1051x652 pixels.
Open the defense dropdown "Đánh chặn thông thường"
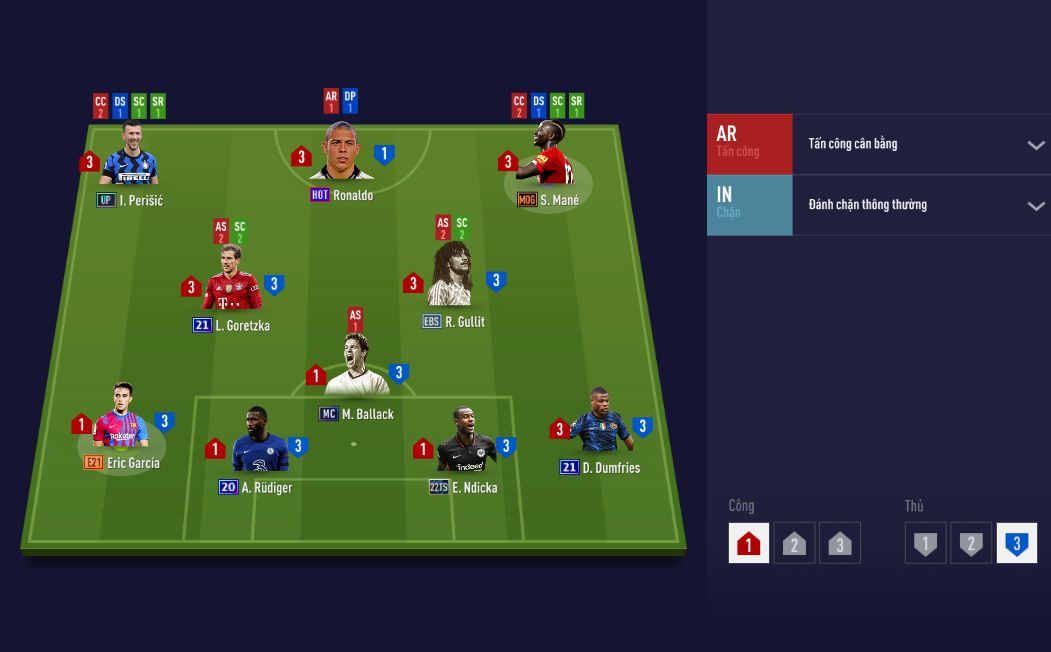point(920,206)
